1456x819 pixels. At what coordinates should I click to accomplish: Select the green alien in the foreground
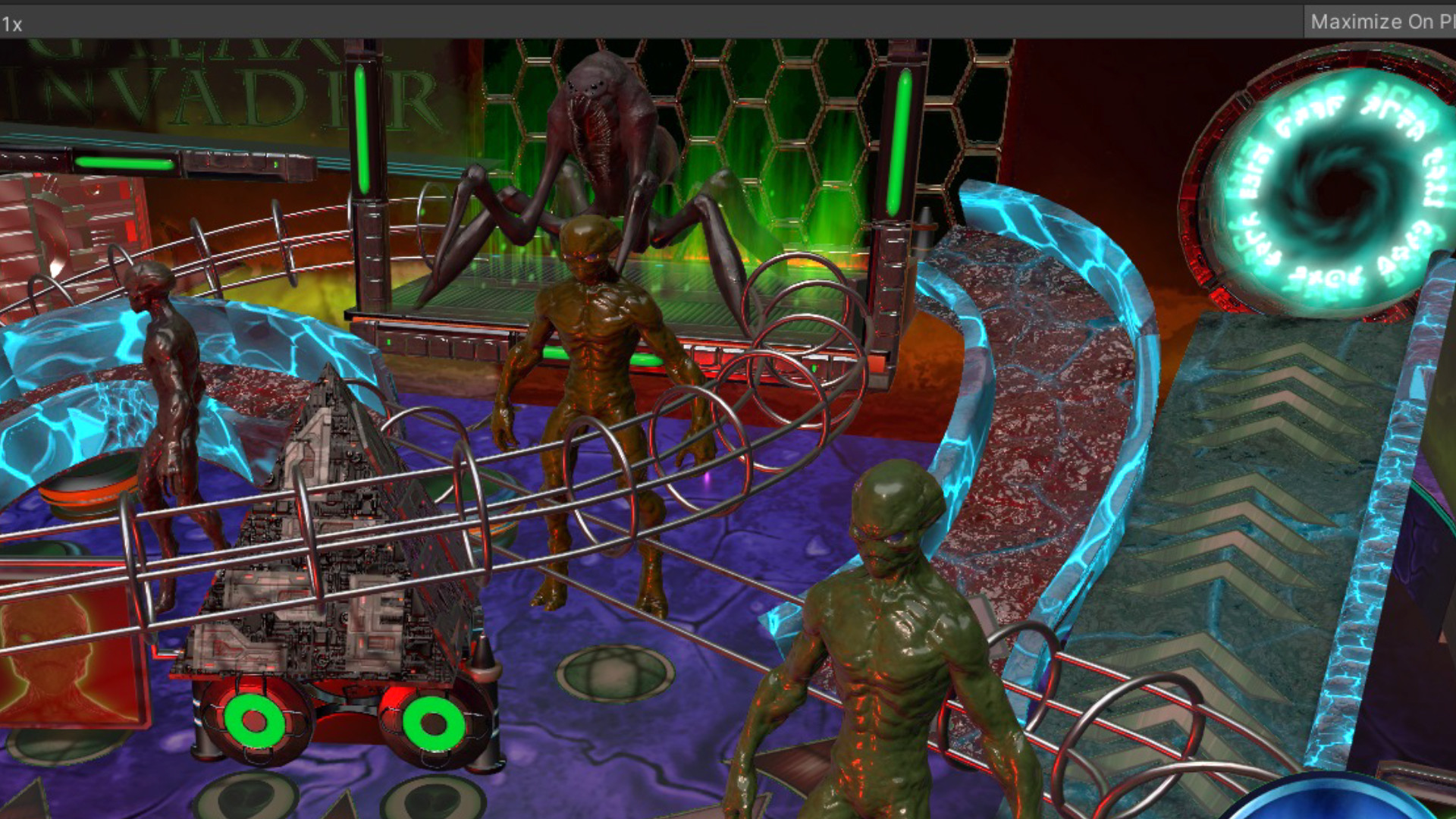pos(880,645)
